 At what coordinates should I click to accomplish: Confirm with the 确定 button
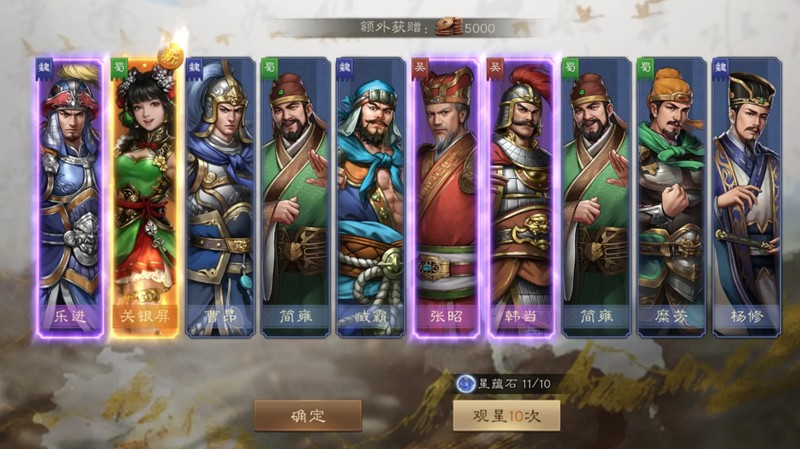click(307, 415)
